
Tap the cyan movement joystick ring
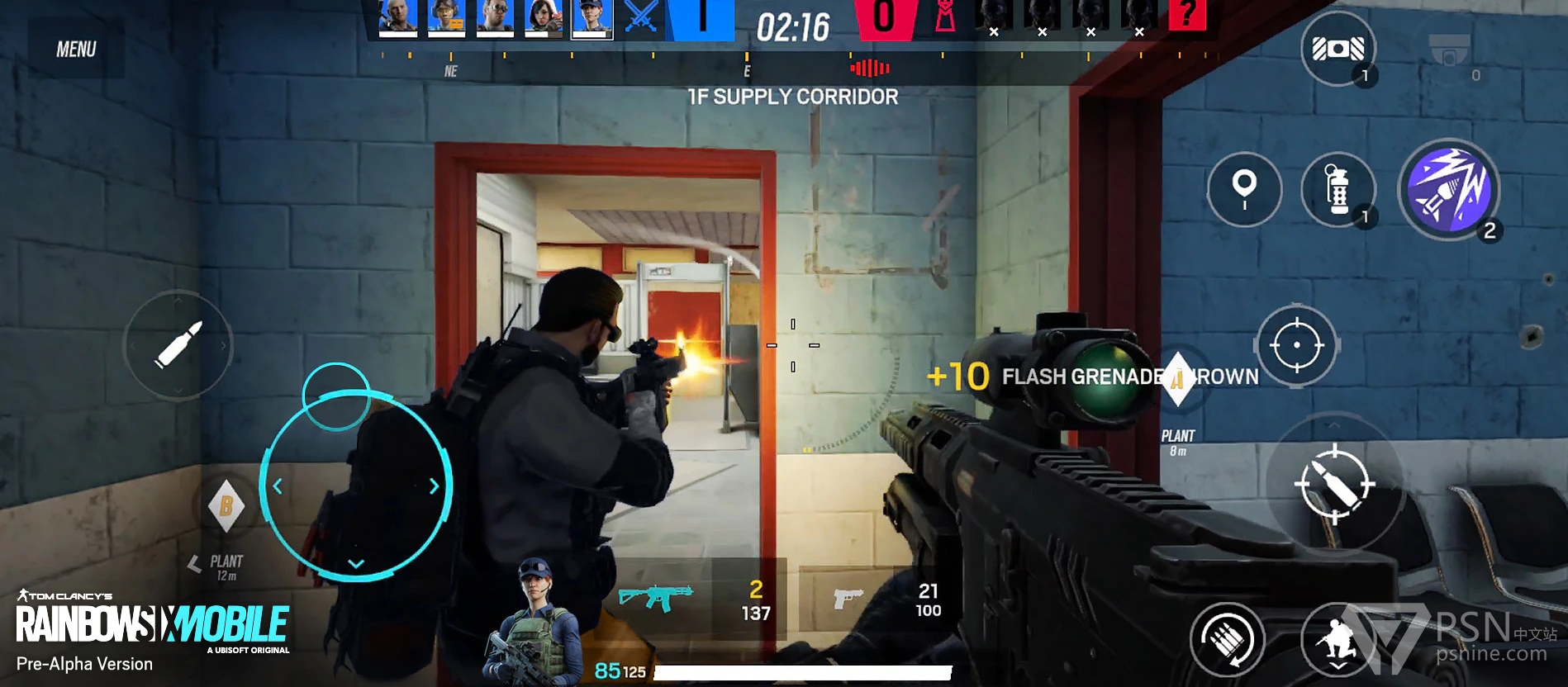(355, 486)
